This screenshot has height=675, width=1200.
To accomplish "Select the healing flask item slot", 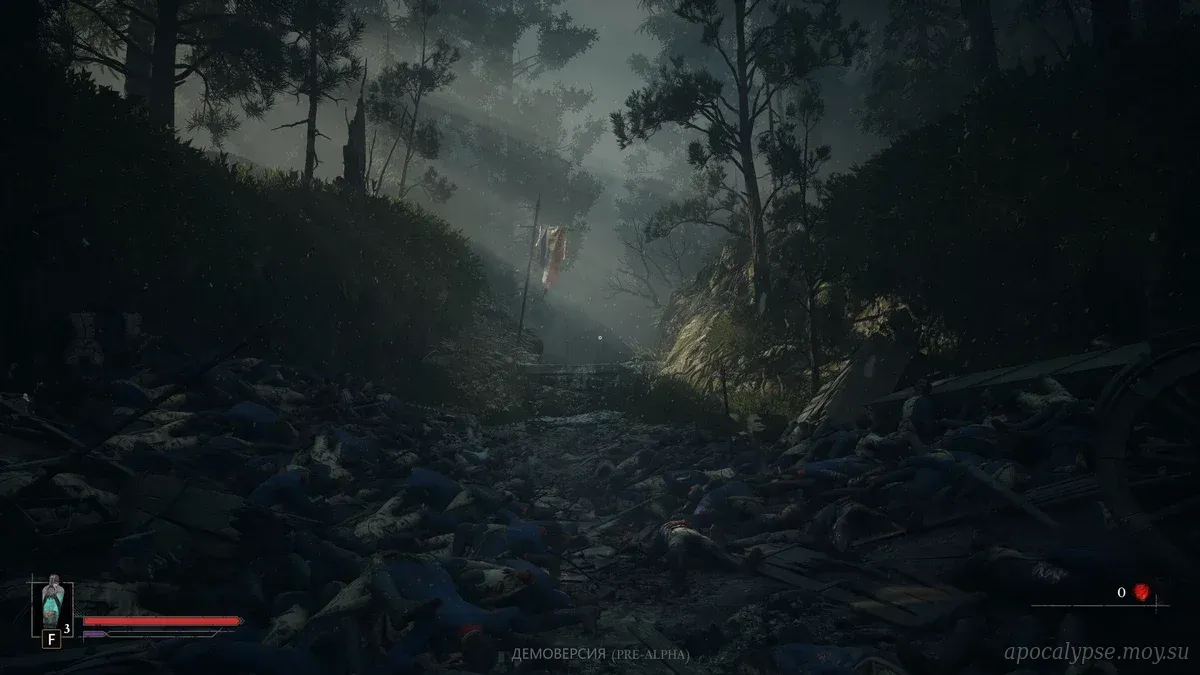I will [52, 602].
